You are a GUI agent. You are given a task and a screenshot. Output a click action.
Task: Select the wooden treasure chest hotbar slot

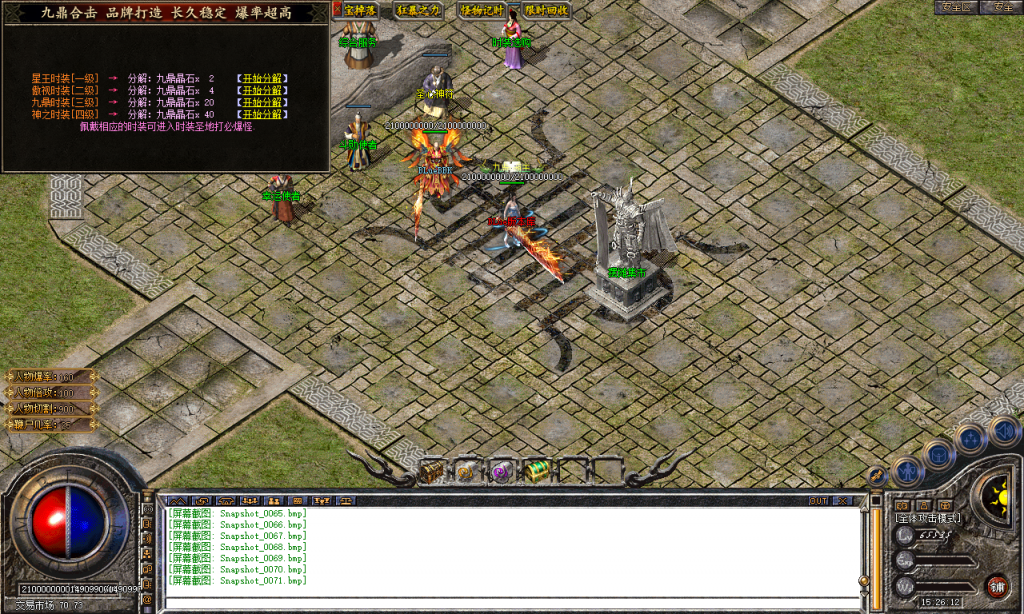click(x=432, y=471)
